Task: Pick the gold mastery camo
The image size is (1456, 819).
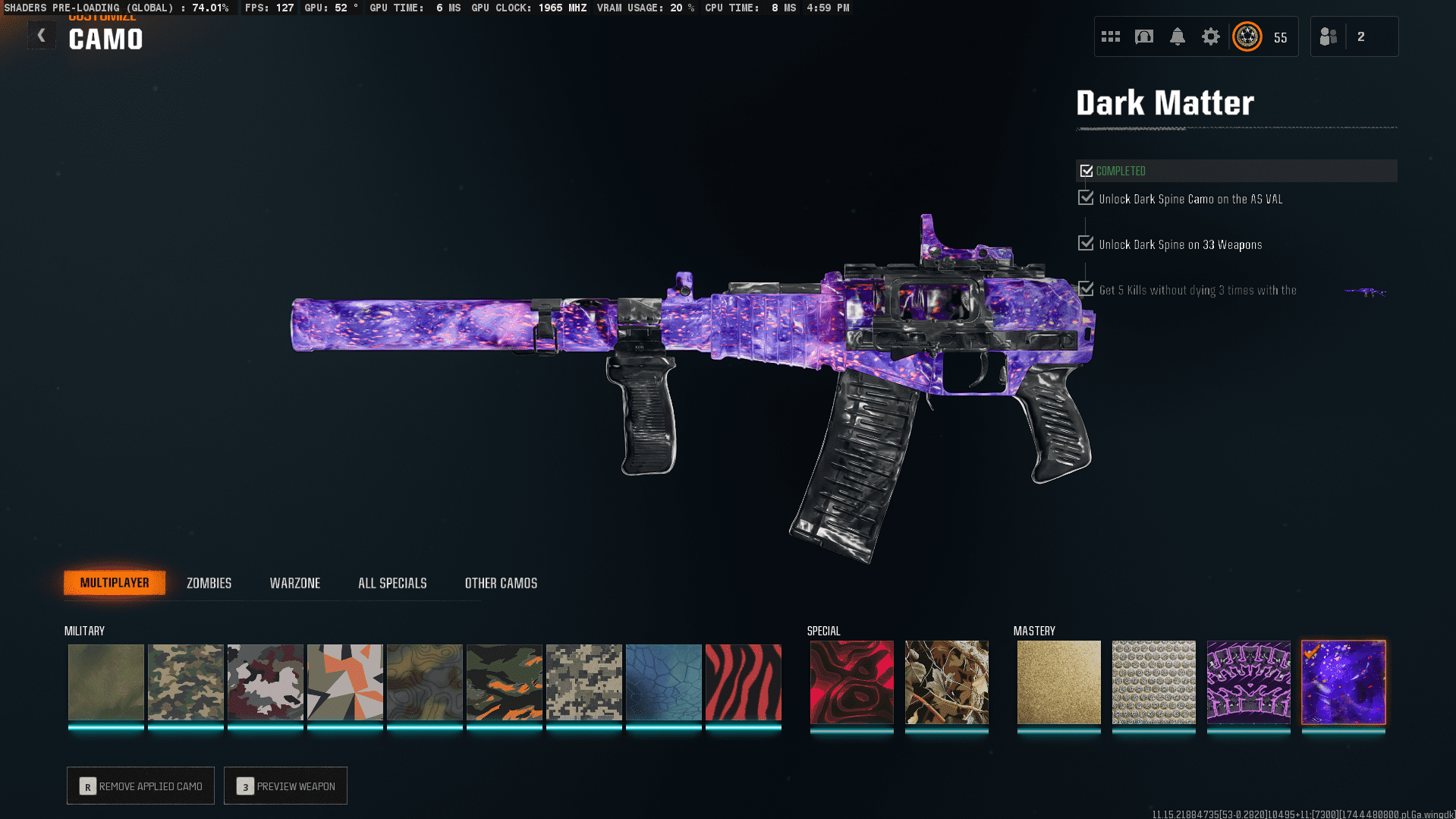Action: tap(1058, 682)
